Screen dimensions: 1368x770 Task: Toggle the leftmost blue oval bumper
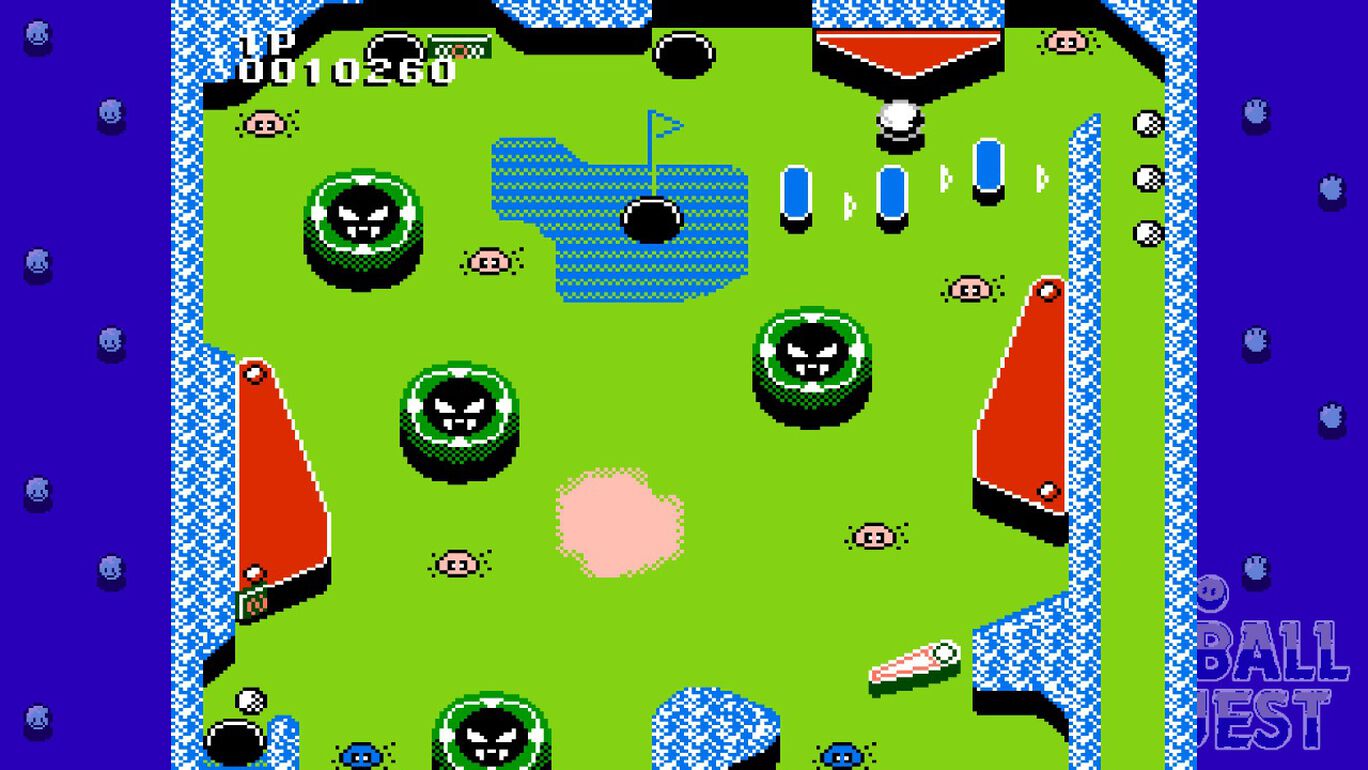796,192
